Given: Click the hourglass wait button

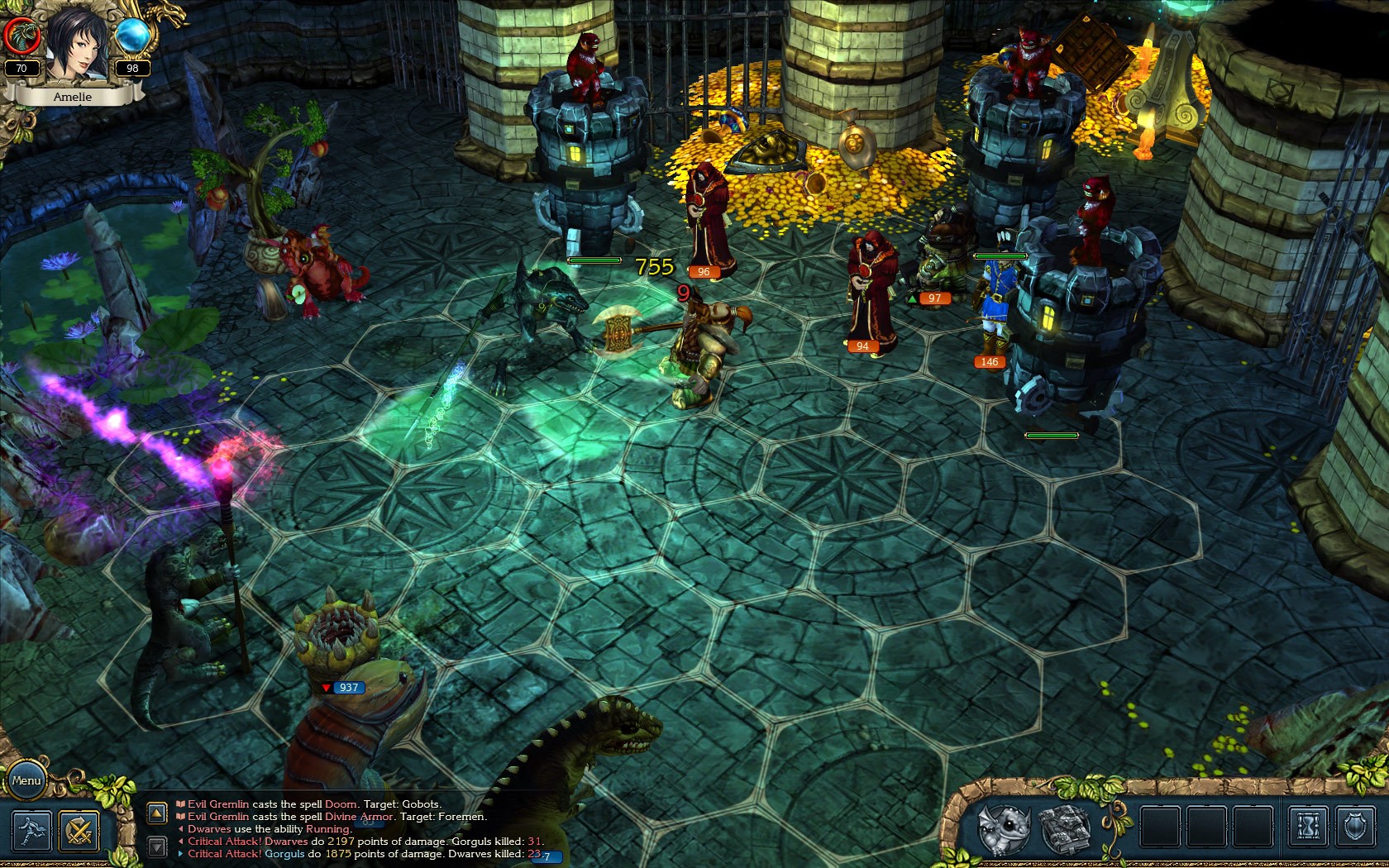Looking at the screenshot, I should (x=1309, y=827).
